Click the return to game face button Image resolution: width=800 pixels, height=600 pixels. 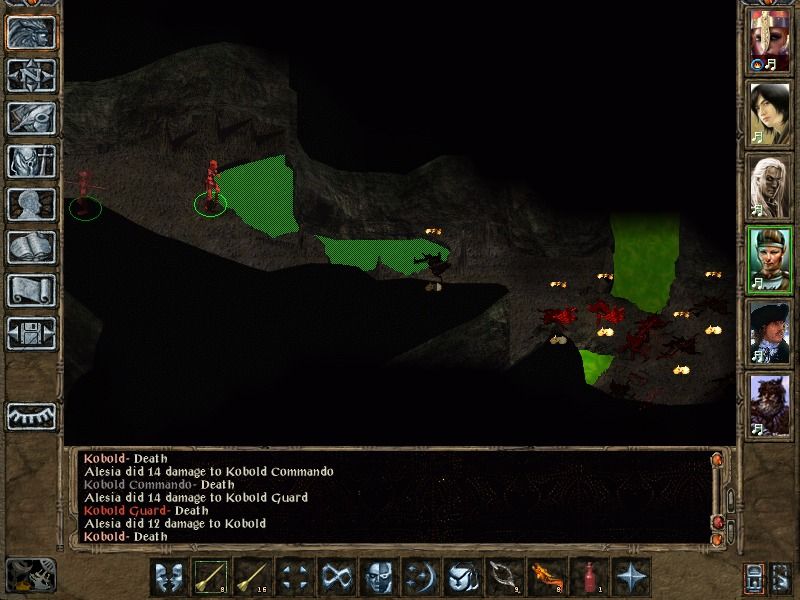31,32
